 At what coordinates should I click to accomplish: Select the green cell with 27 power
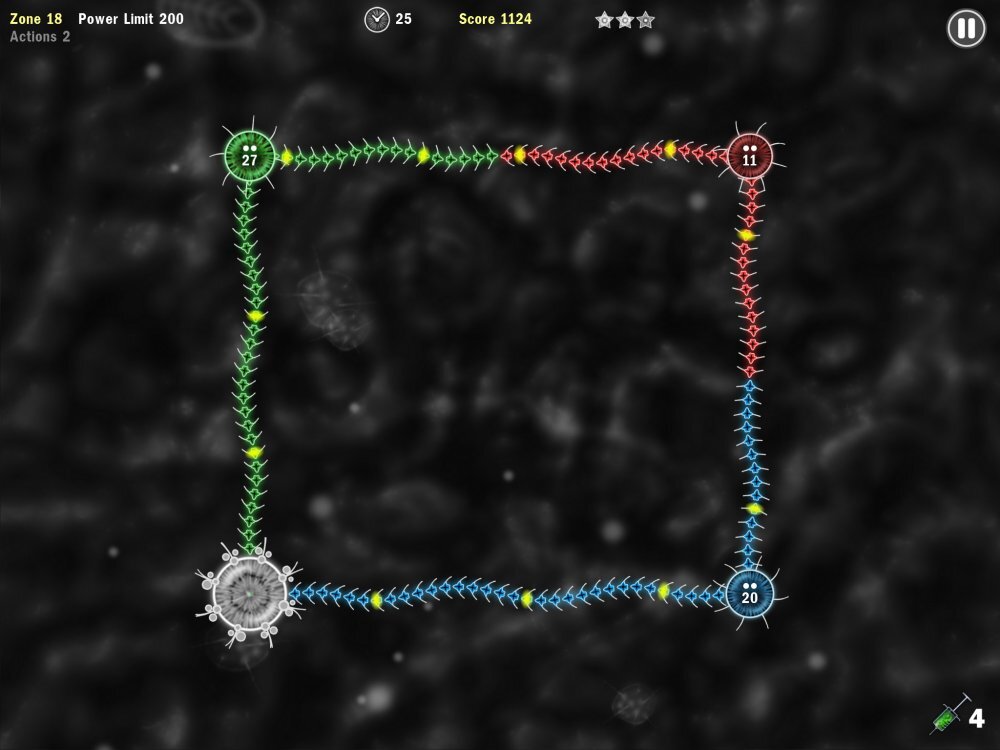(250, 156)
